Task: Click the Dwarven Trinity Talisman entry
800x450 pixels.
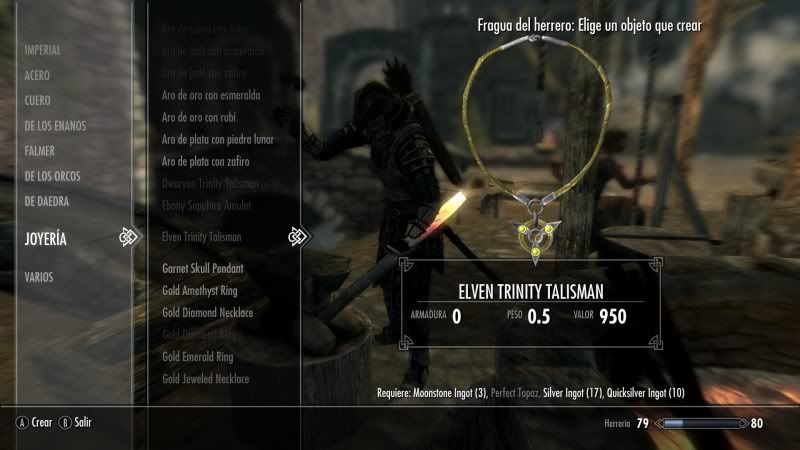Action: tap(210, 183)
